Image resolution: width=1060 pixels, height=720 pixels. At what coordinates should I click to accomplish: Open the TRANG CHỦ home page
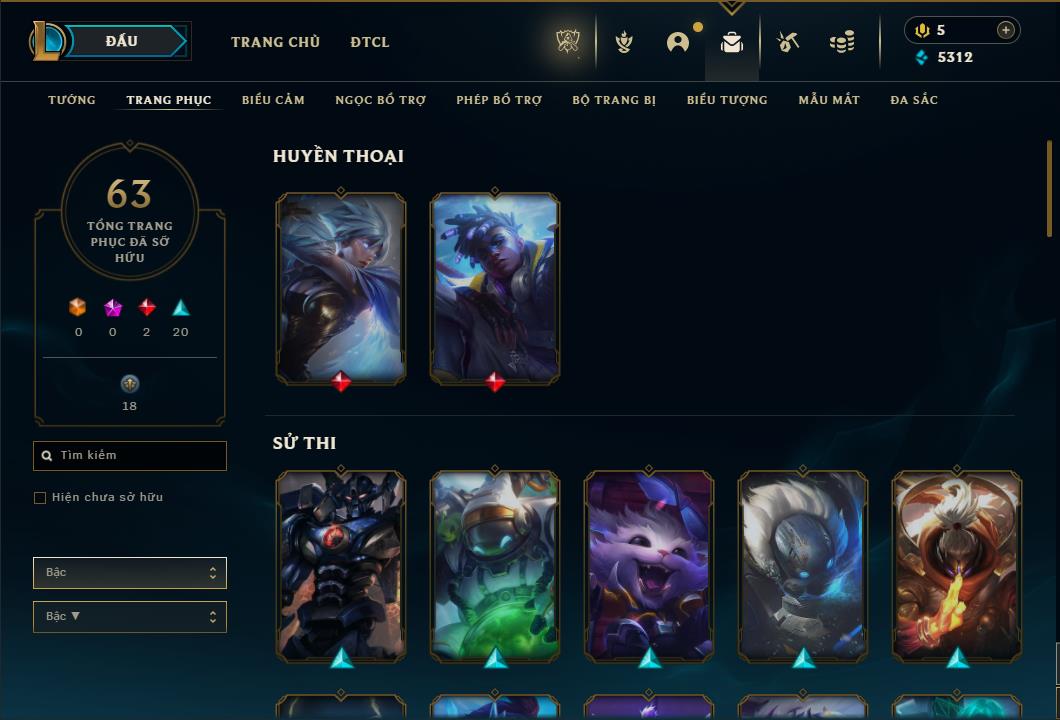pos(275,42)
